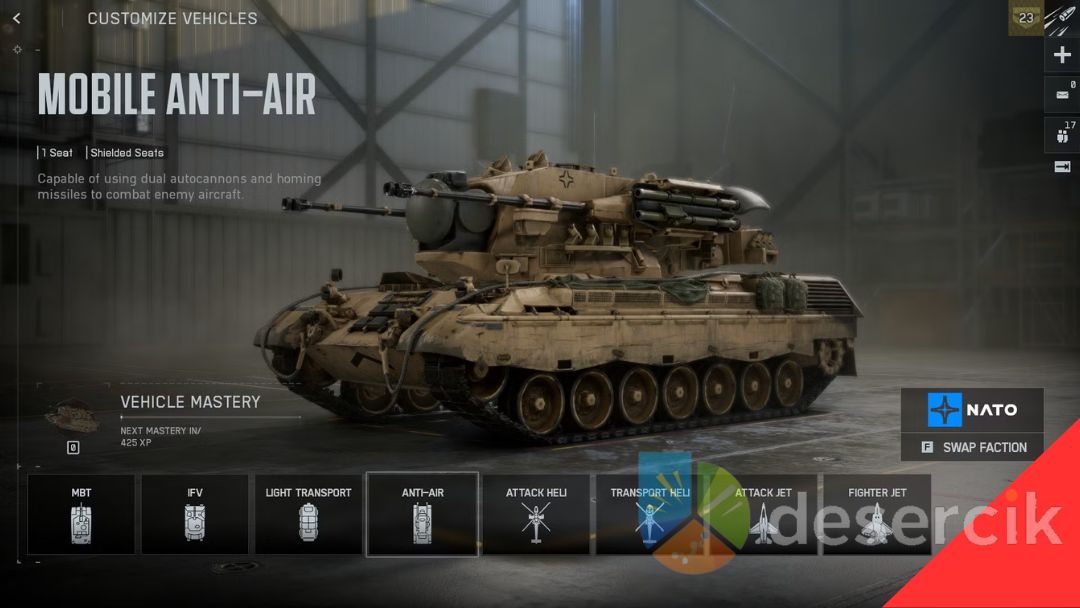This screenshot has height=608, width=1080.
Task: Select the MBT vehicle category
Action: 81,514
